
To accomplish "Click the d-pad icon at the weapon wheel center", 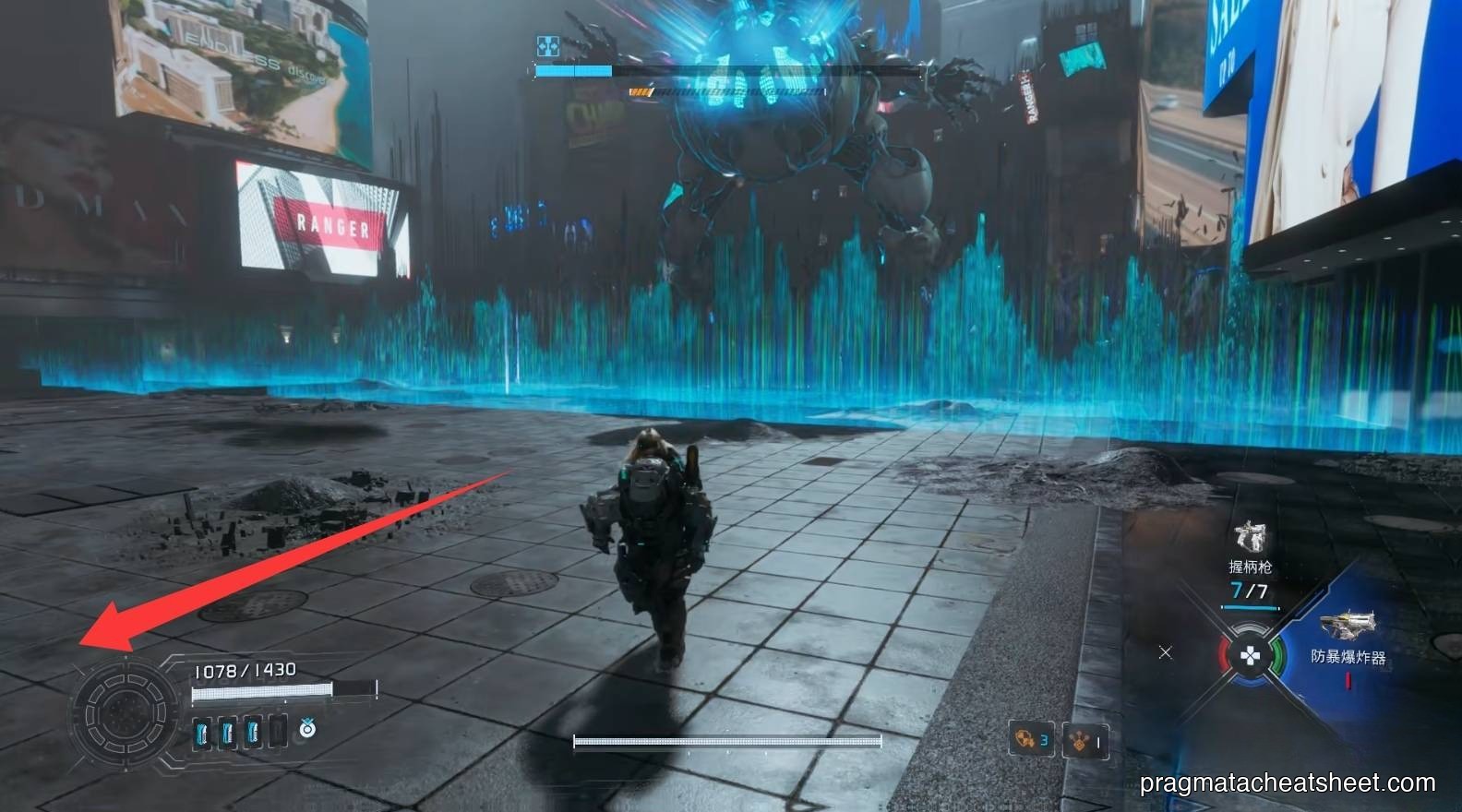I will pyautogui.click(x=1252, y=654).
